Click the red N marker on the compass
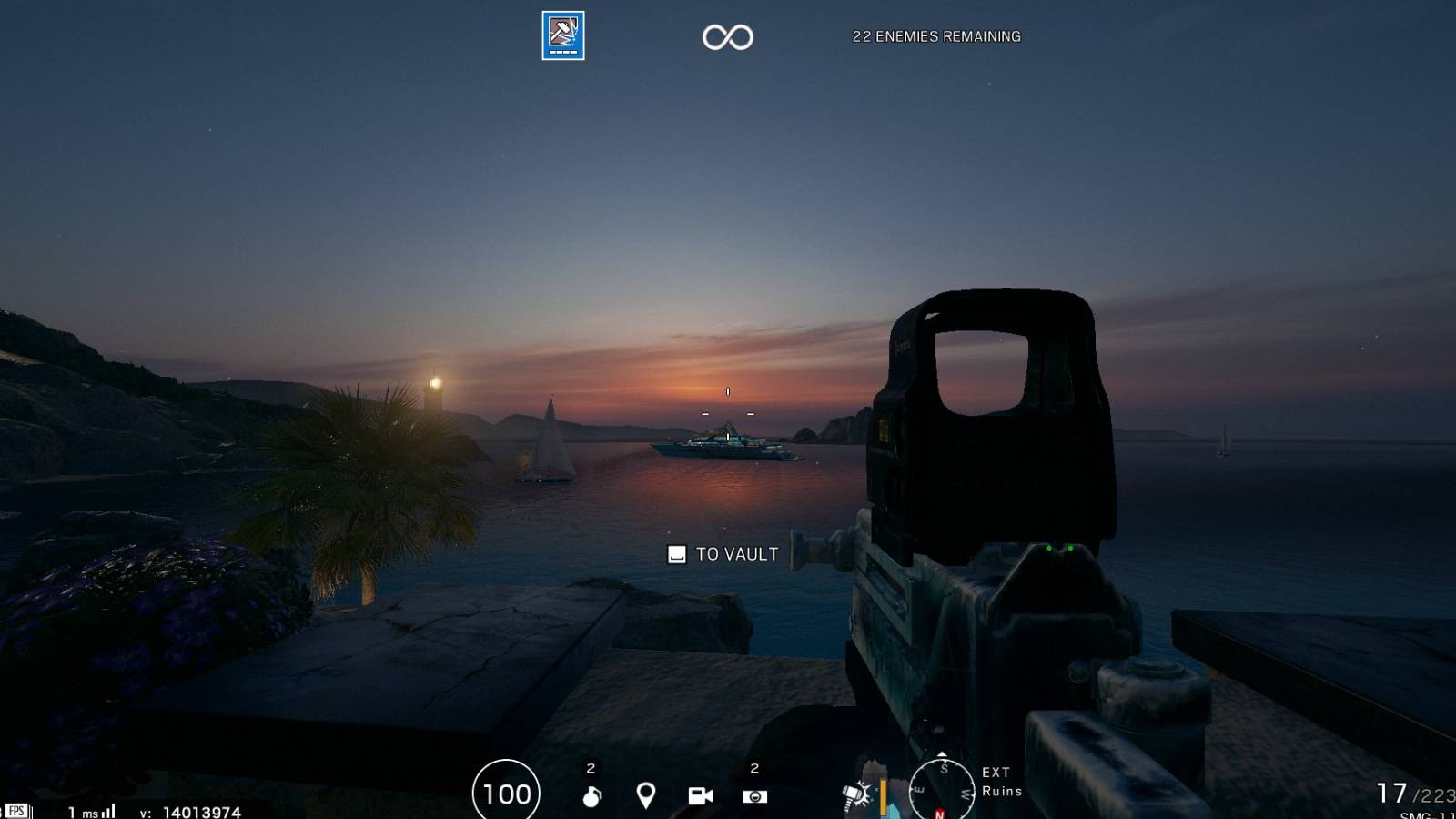 pos(939,814)
